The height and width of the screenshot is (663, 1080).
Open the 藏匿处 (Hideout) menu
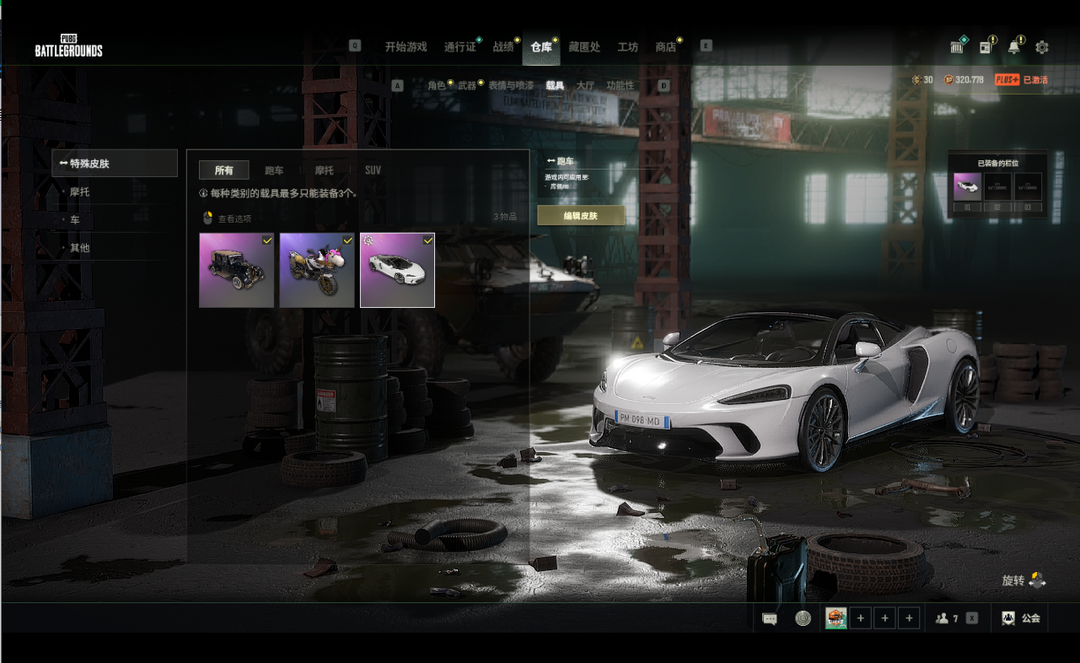(x=584, y=47)
